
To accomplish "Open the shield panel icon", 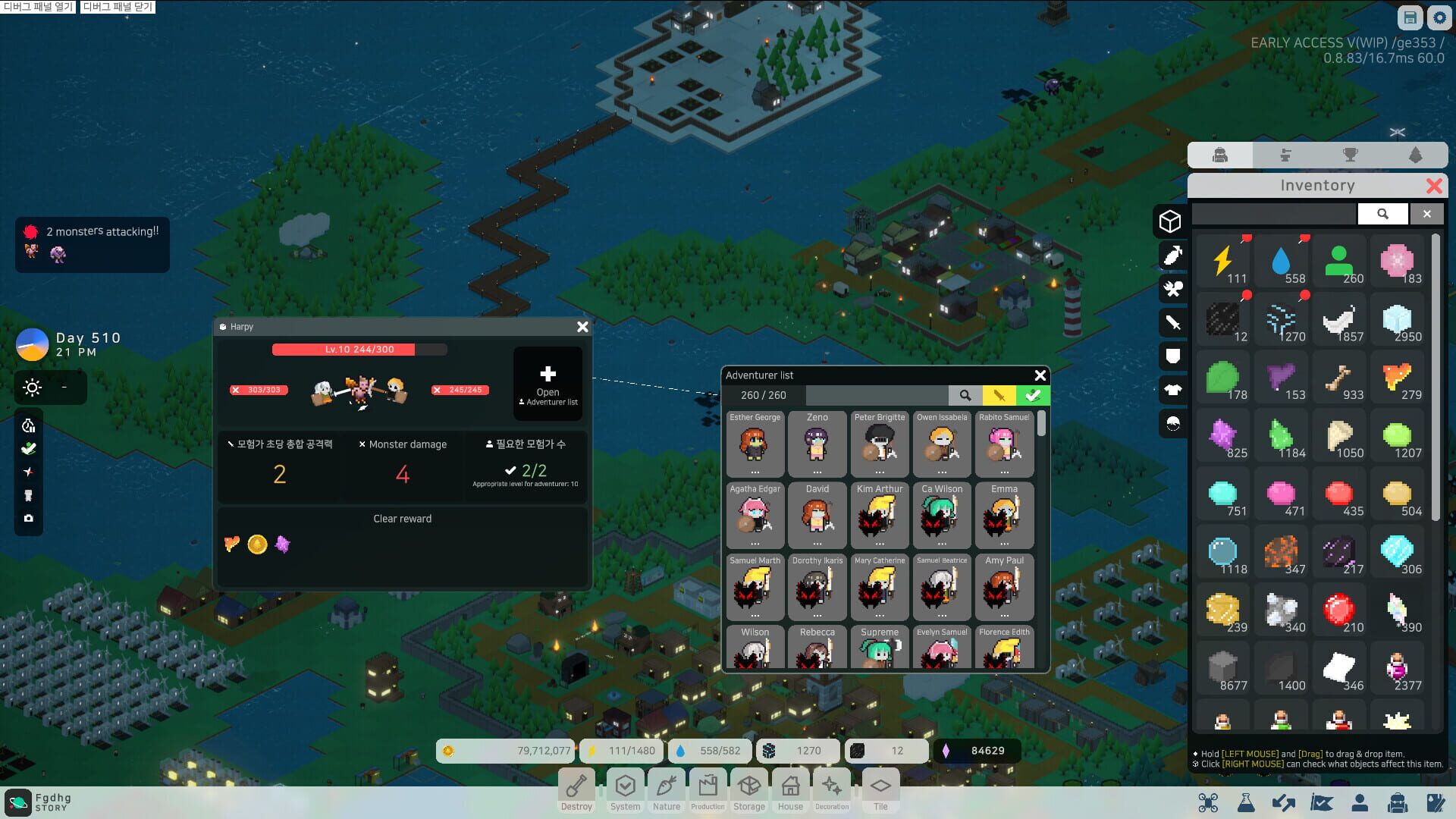I will (1171, 353).
